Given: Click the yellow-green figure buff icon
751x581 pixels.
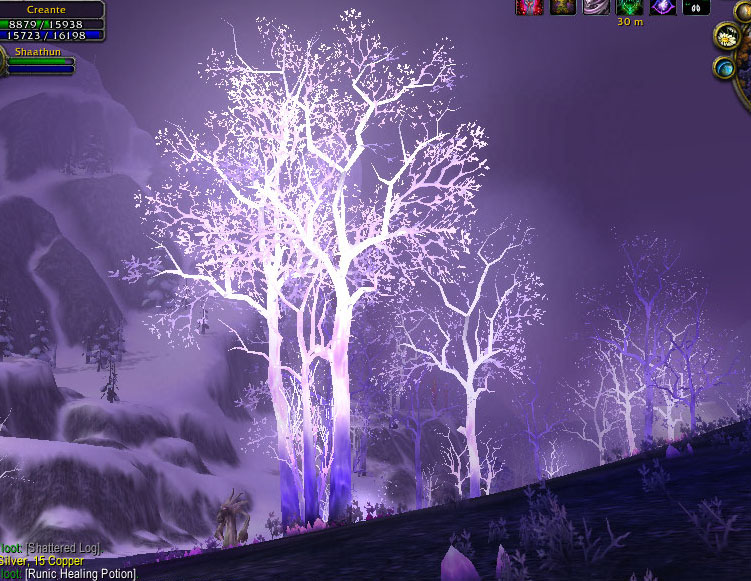Looking at the screenshot, I should [x=562, y=7].
